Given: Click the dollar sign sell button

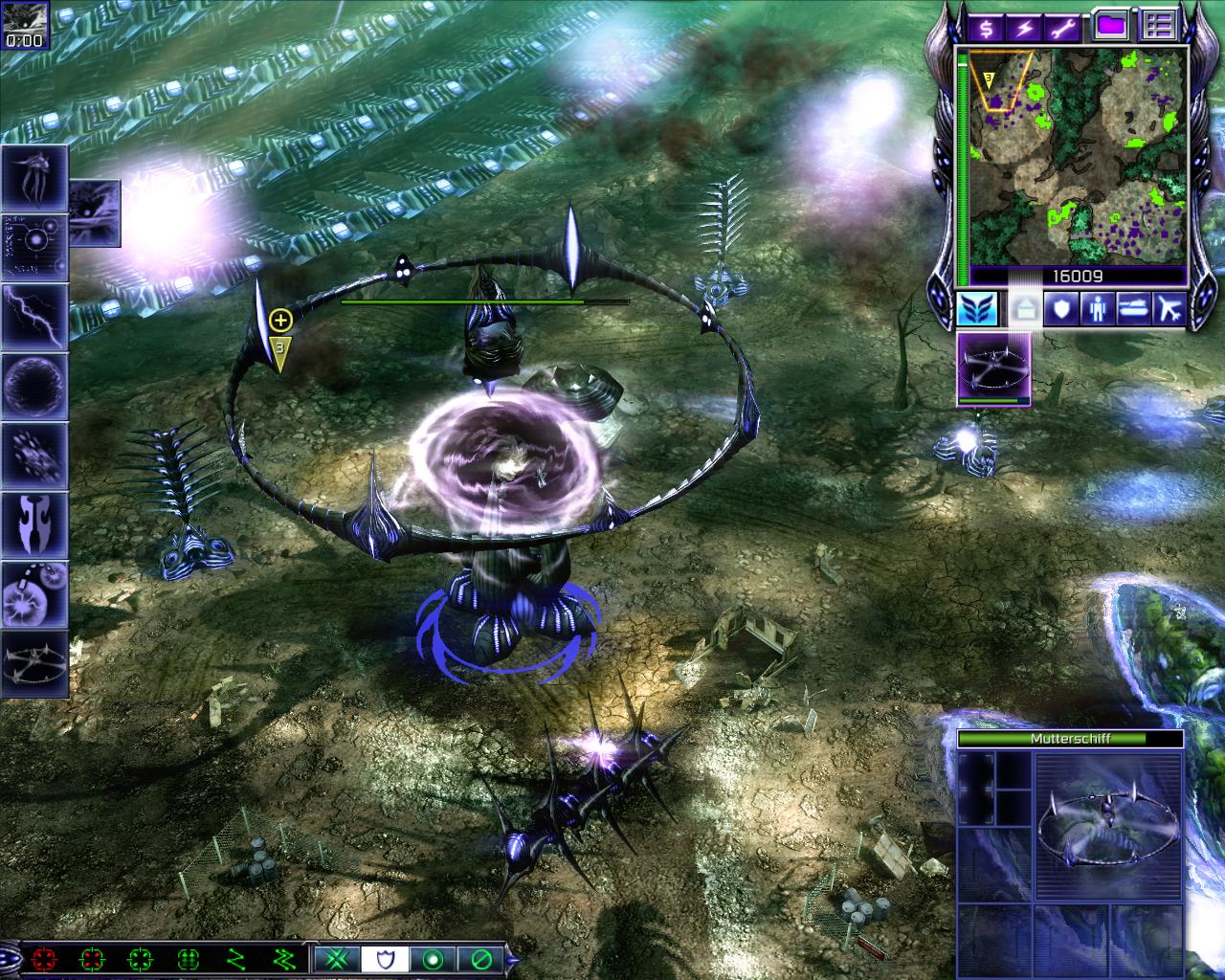Looking at the screenshot, I should click(x=985, y=28).
